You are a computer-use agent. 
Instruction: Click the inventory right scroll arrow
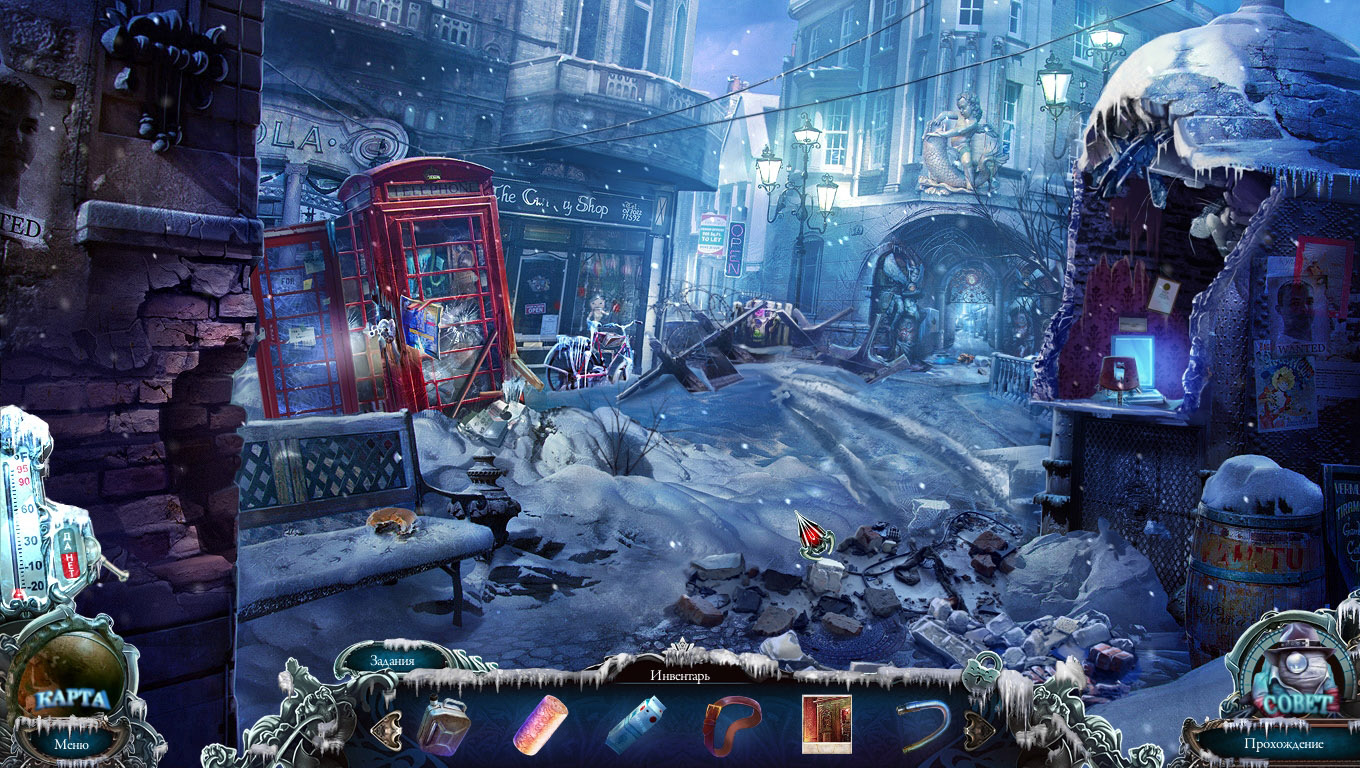coord(976,727)
